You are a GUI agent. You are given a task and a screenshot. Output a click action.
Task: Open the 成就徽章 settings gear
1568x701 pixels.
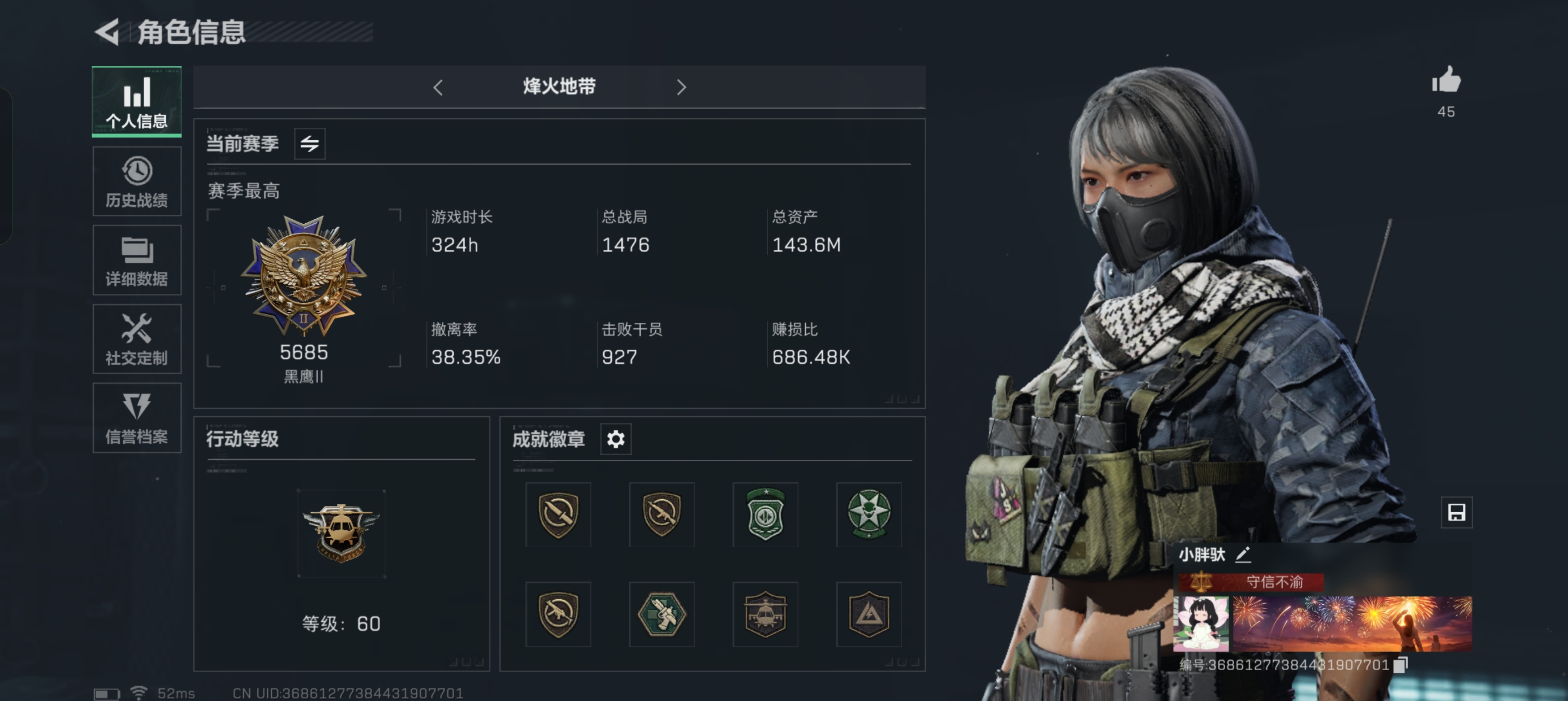[x=616, y=439]
